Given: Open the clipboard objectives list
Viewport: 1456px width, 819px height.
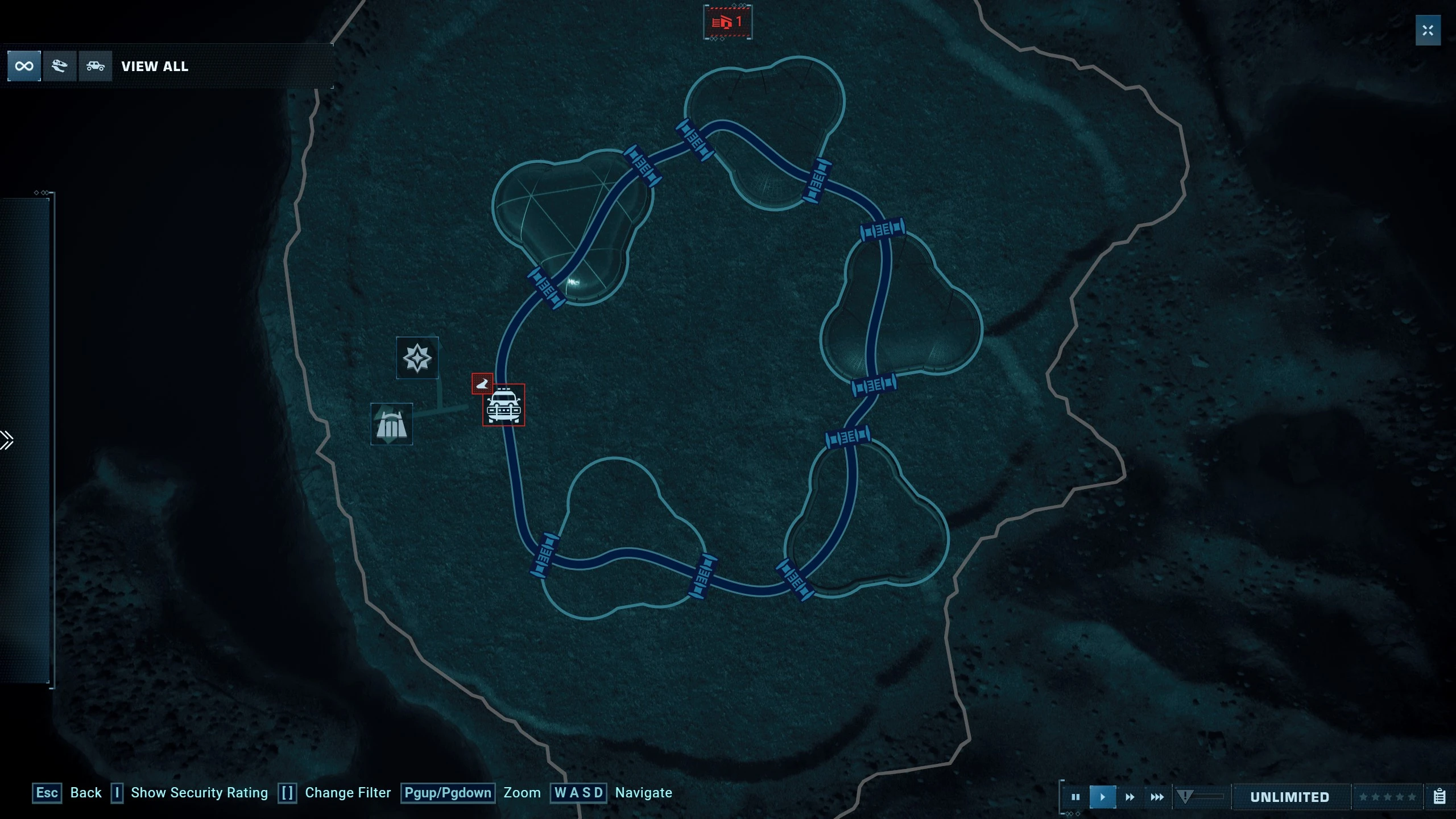Looking at the screenshot, I should (x=1440, y=797).
